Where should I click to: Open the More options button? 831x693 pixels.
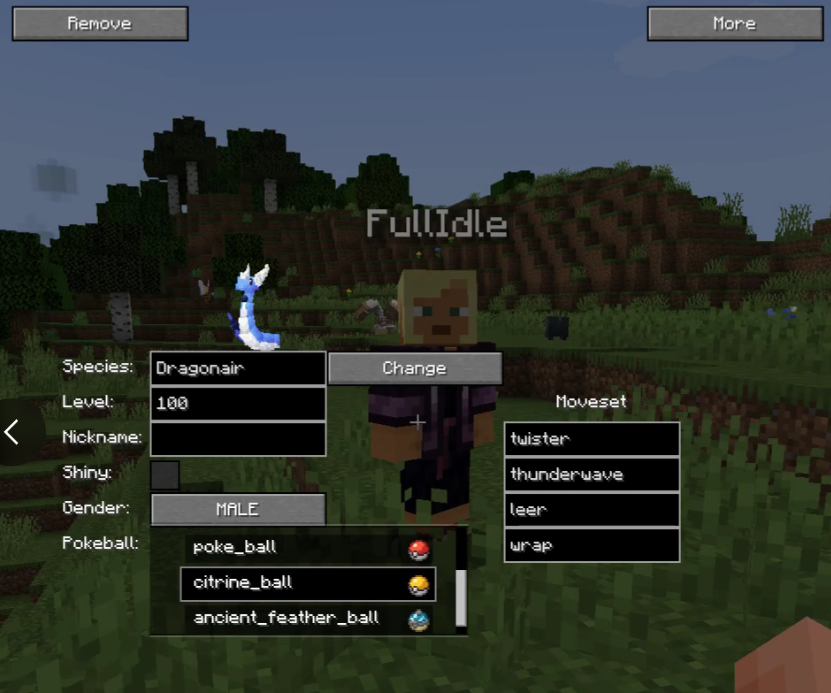click(x=734, y=23)
